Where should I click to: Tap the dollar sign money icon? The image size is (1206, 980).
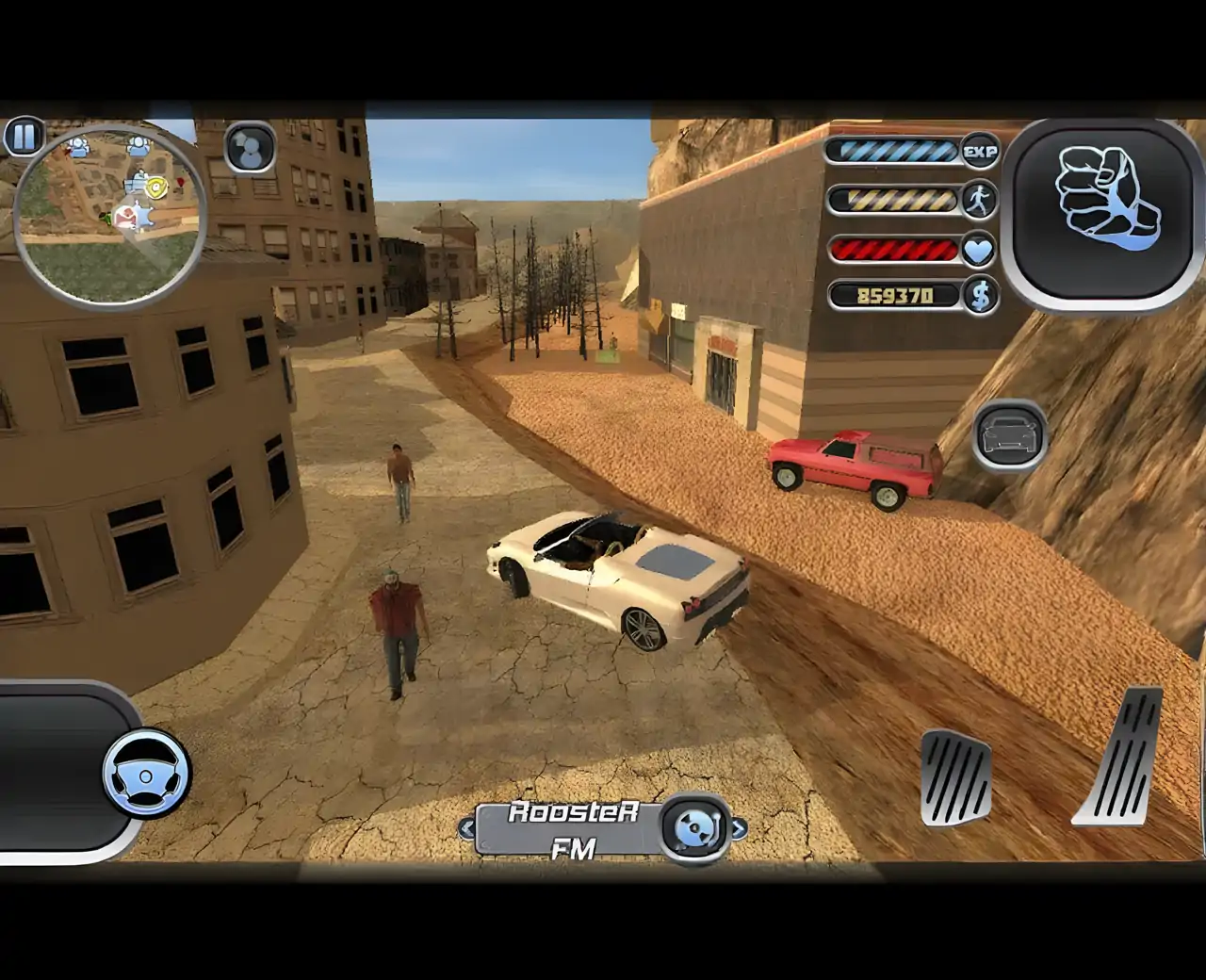coord(980,296)
